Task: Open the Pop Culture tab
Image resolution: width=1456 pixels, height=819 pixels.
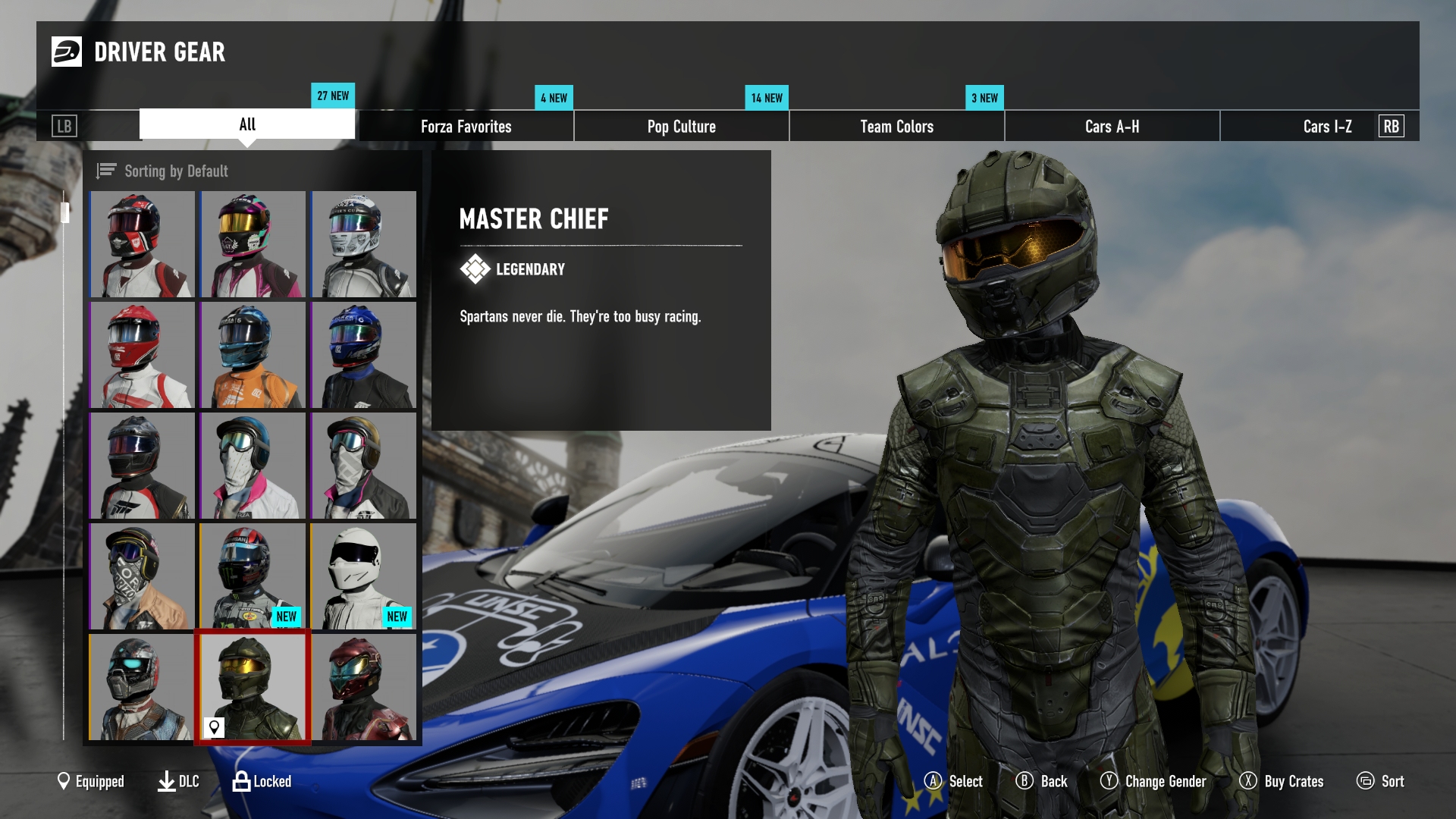Action: 681,127
